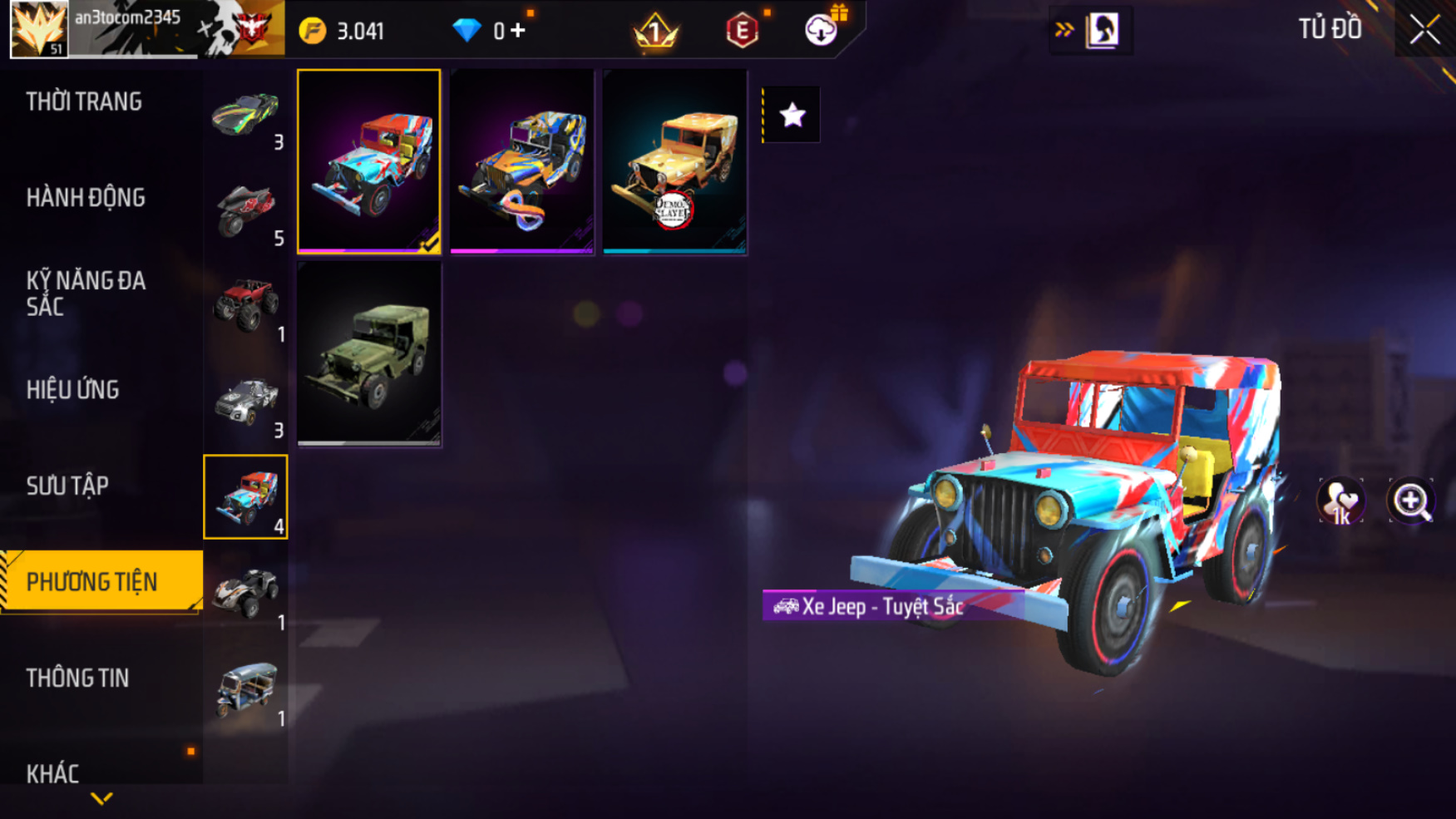Select the Thông Tin tab

click(x=77, y=678)
